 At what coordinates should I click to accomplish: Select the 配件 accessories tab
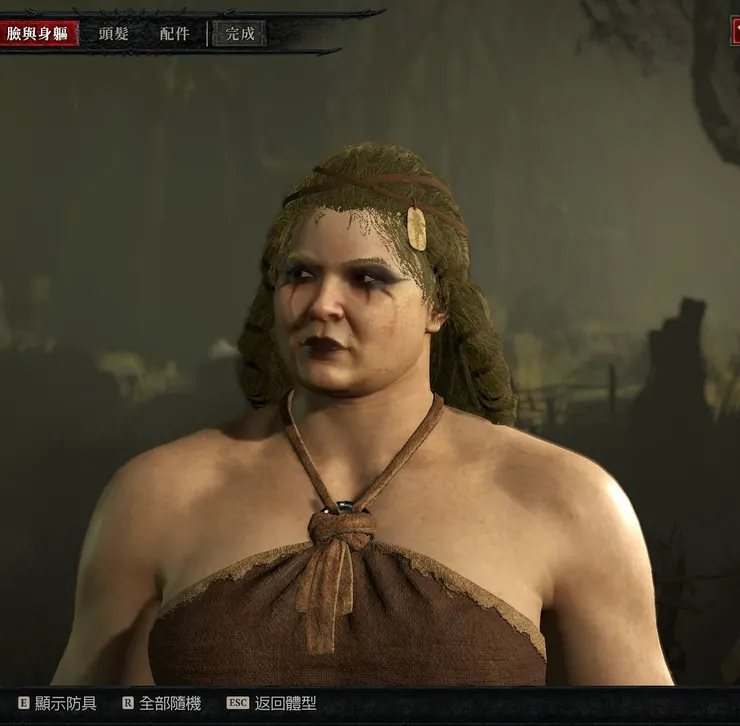174,34
